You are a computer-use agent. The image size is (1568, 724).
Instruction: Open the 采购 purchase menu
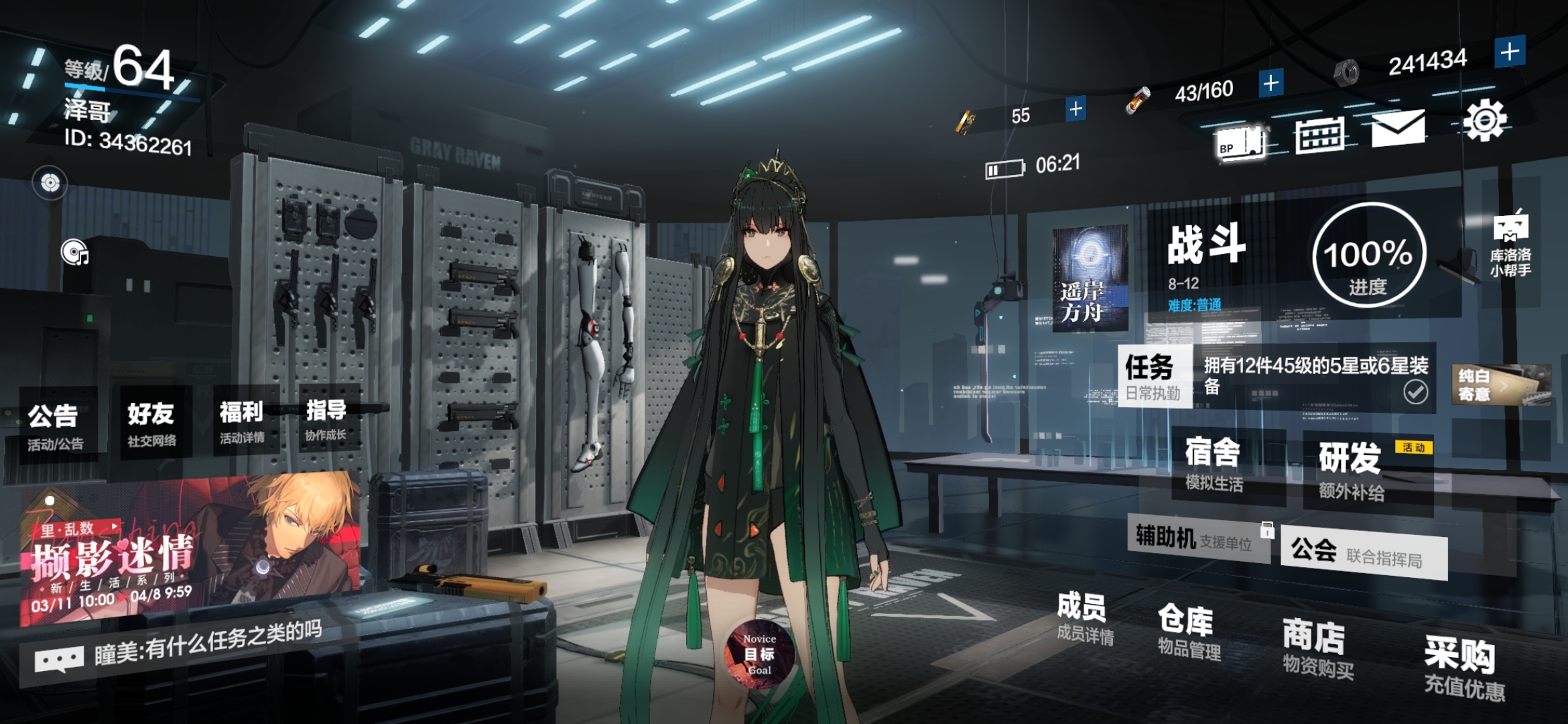pyautogui.click(x=1463, y=666)
